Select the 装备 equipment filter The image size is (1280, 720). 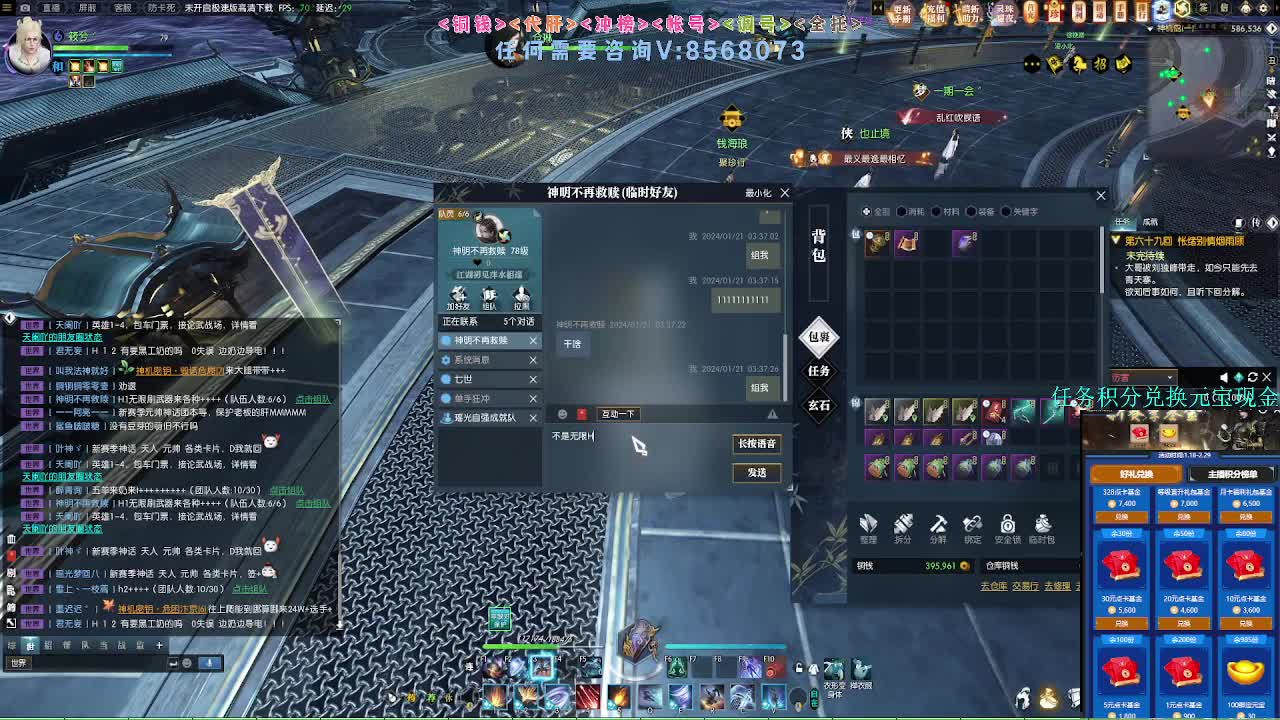pos(981,211)
